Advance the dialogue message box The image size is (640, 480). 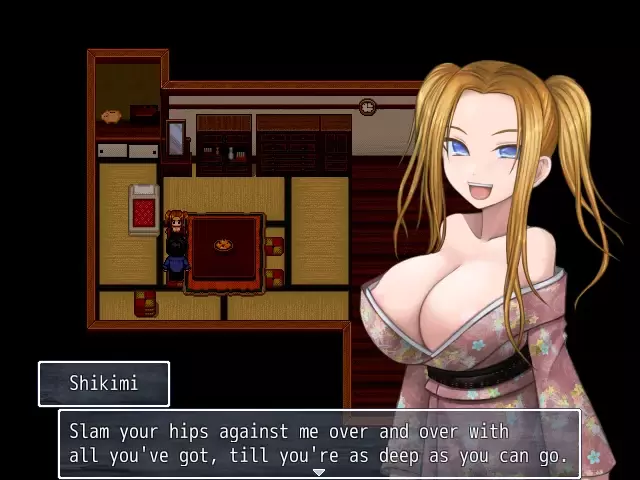coord(319,444)
